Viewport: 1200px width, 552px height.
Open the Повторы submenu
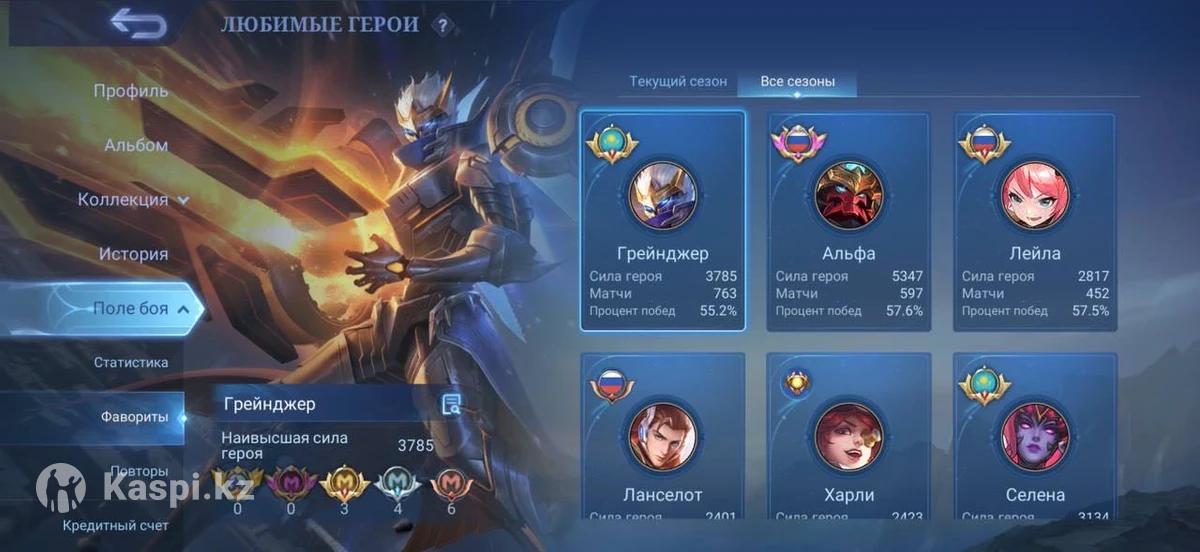coord(139,471)
